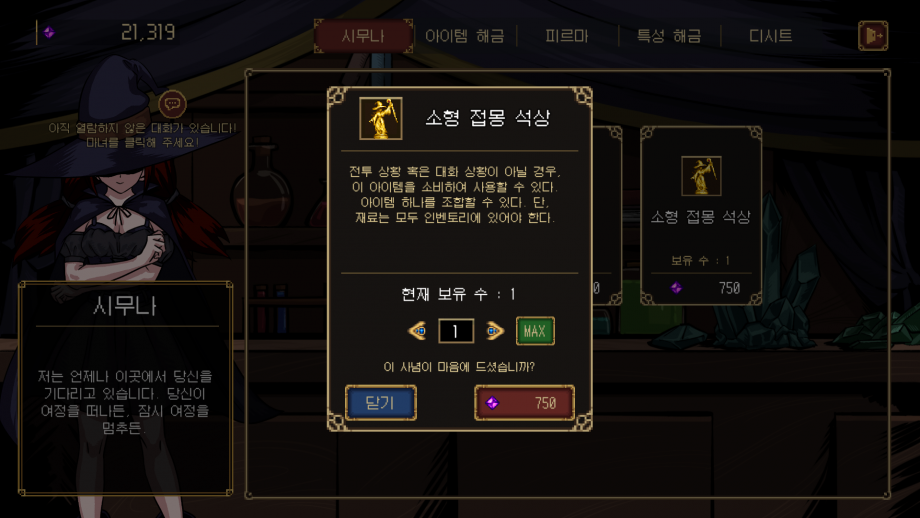
Task: Close the purchase dialog with 닫기
Action: (380, 403)
